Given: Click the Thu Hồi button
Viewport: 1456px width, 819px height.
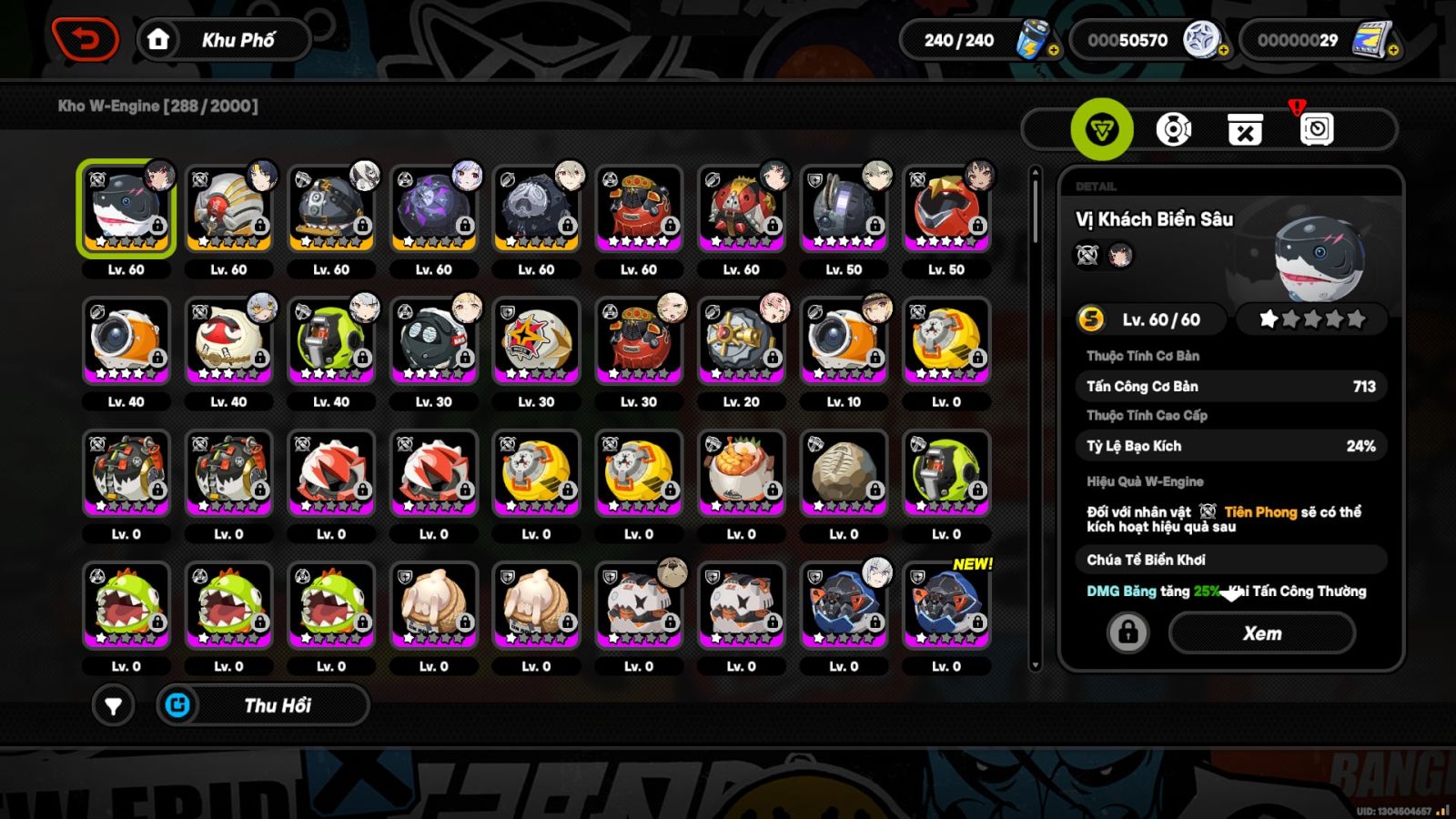Looking at the screenshot, I should (x=264, y=705).
